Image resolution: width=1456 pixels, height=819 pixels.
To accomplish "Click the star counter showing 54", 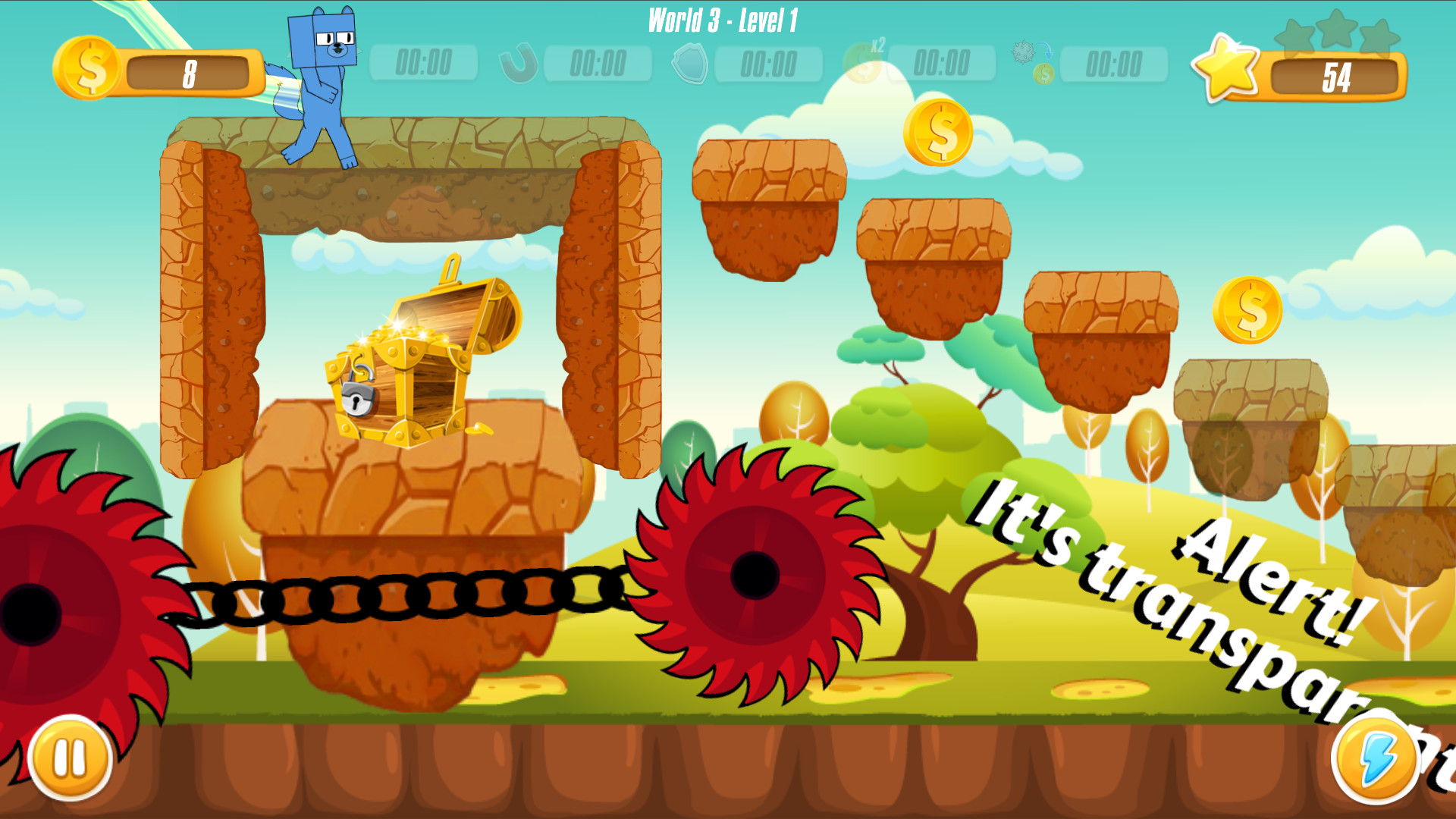I will point(1335,76).
